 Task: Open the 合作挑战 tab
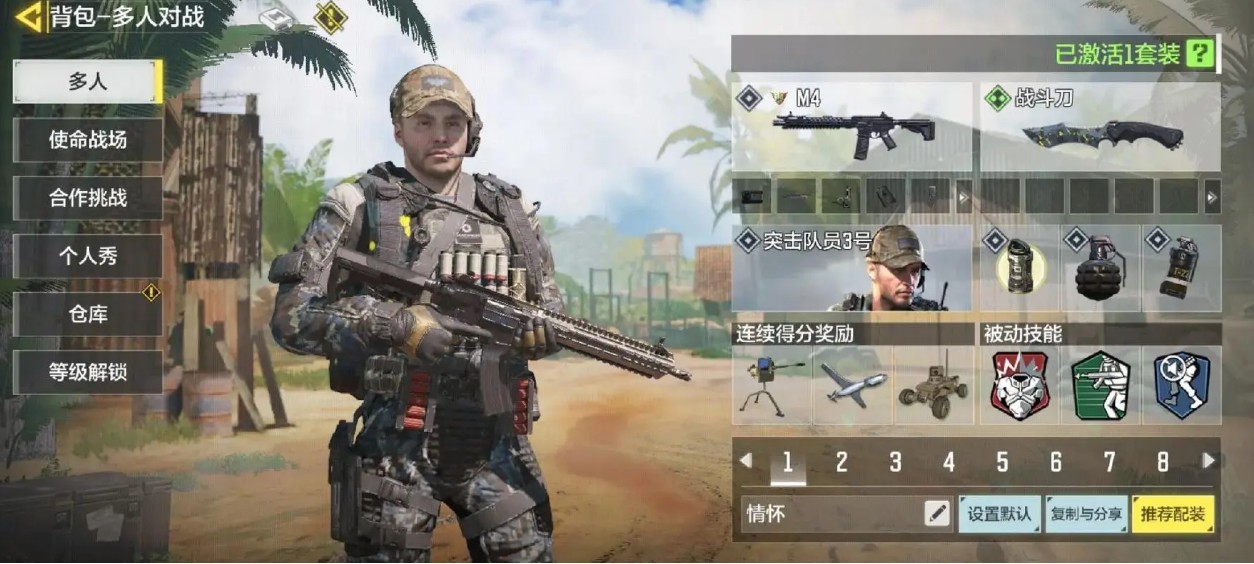(x=88, y=198)
